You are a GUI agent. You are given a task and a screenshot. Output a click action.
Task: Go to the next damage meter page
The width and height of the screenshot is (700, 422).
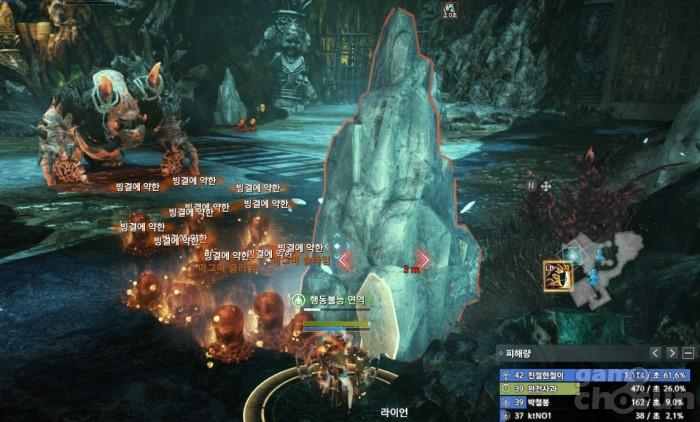click(671, 353)
